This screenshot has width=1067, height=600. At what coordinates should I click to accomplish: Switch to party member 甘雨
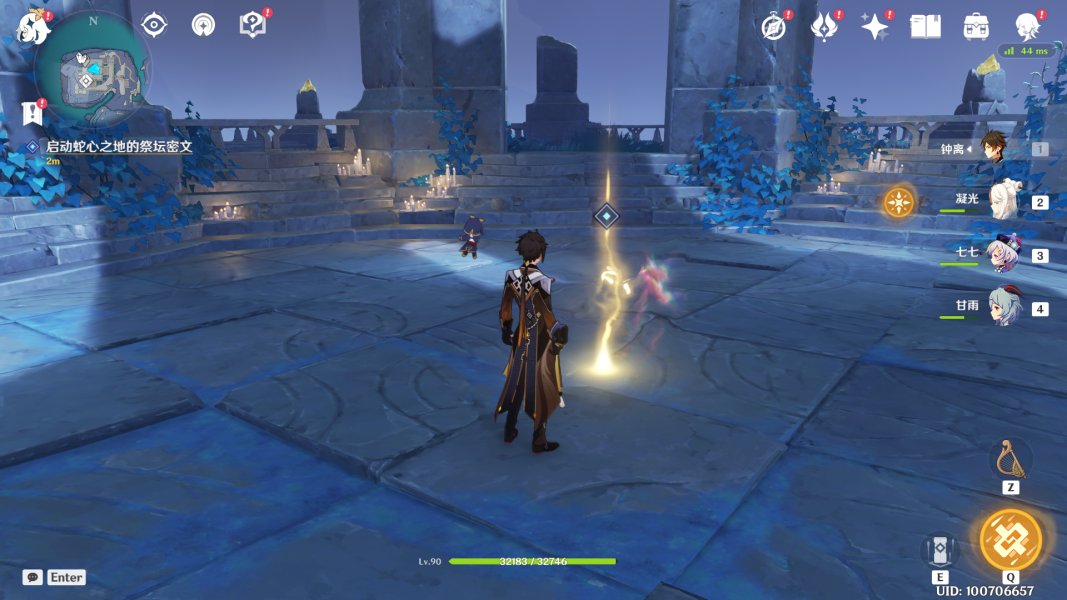coord(1003,307)
